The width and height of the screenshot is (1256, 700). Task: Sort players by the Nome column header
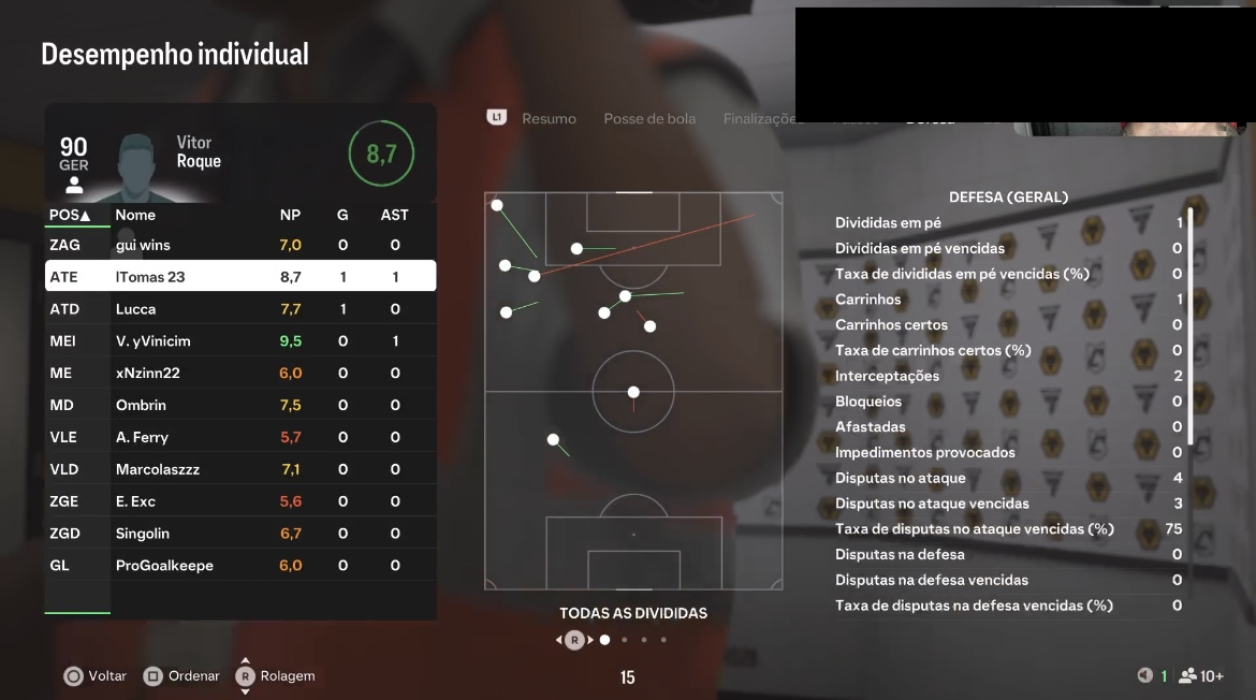(x=135, y=215)
